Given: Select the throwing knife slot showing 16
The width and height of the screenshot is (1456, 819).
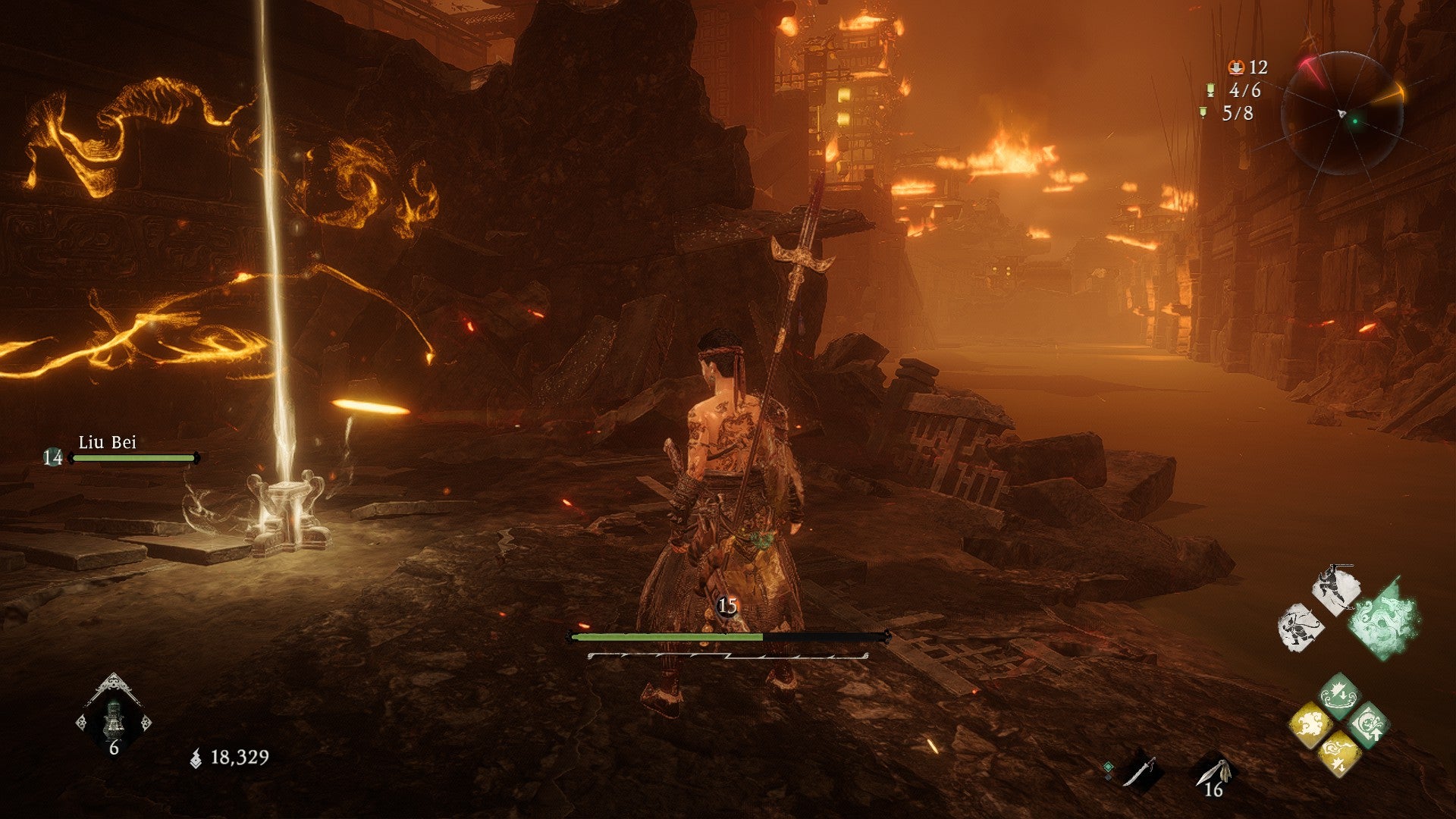Looking at the screenshot, I should pos(1213,773).
